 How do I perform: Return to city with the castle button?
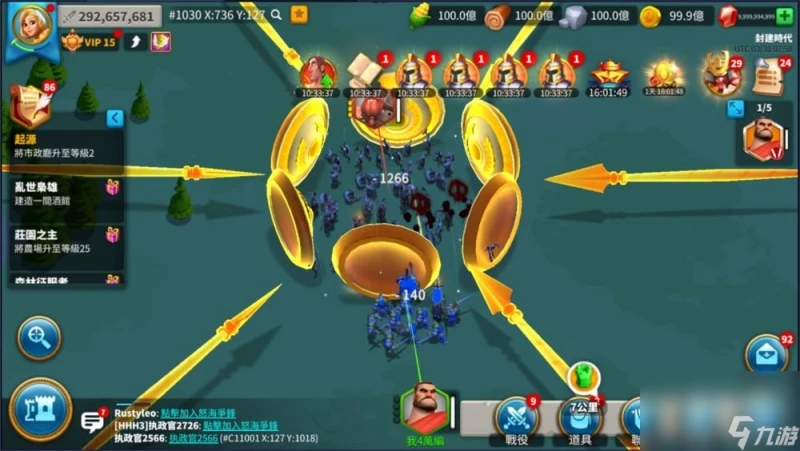[40, 409]
